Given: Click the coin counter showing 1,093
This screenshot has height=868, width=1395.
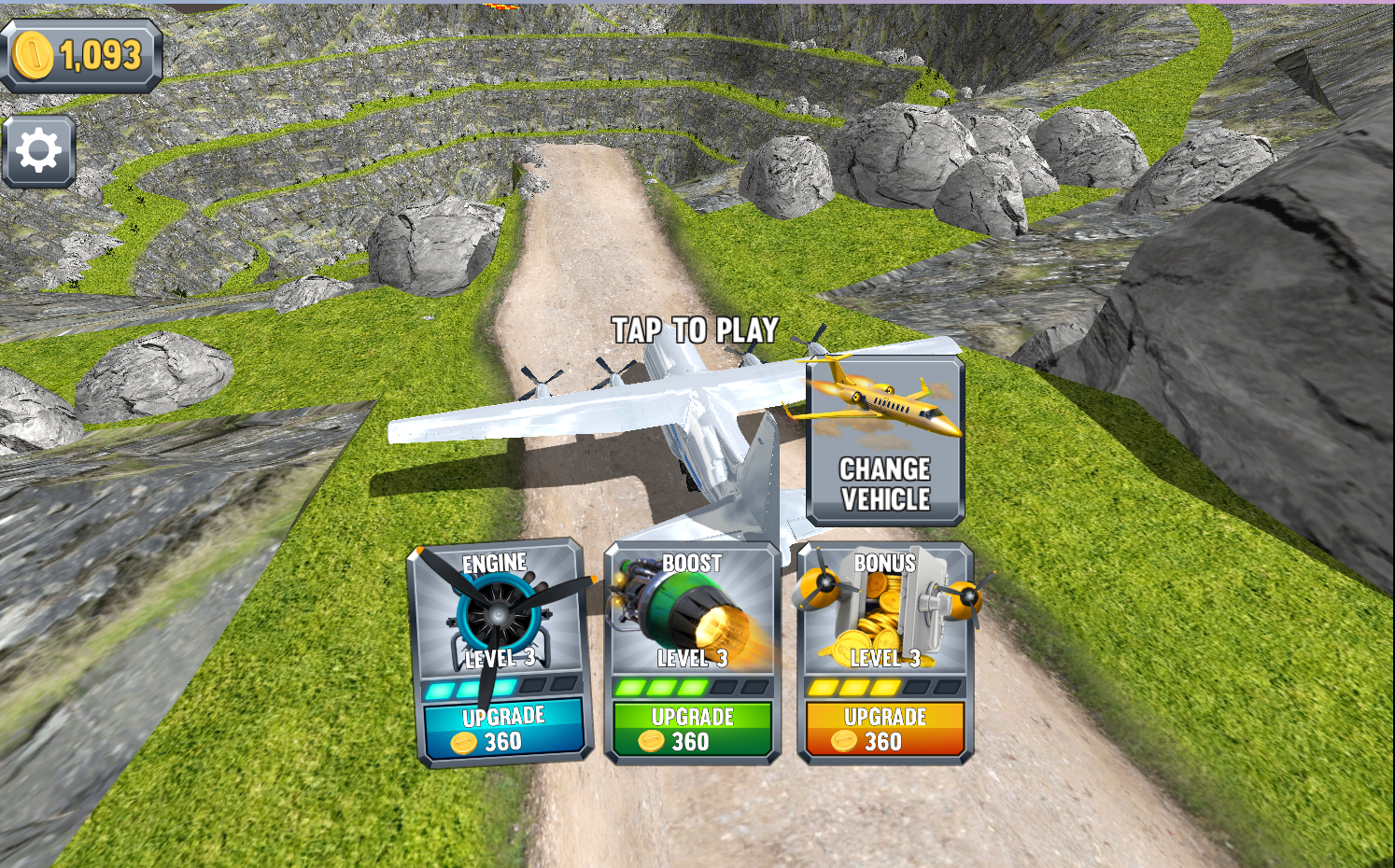Looking at the screenshot, I should click(x=79, y=53).
